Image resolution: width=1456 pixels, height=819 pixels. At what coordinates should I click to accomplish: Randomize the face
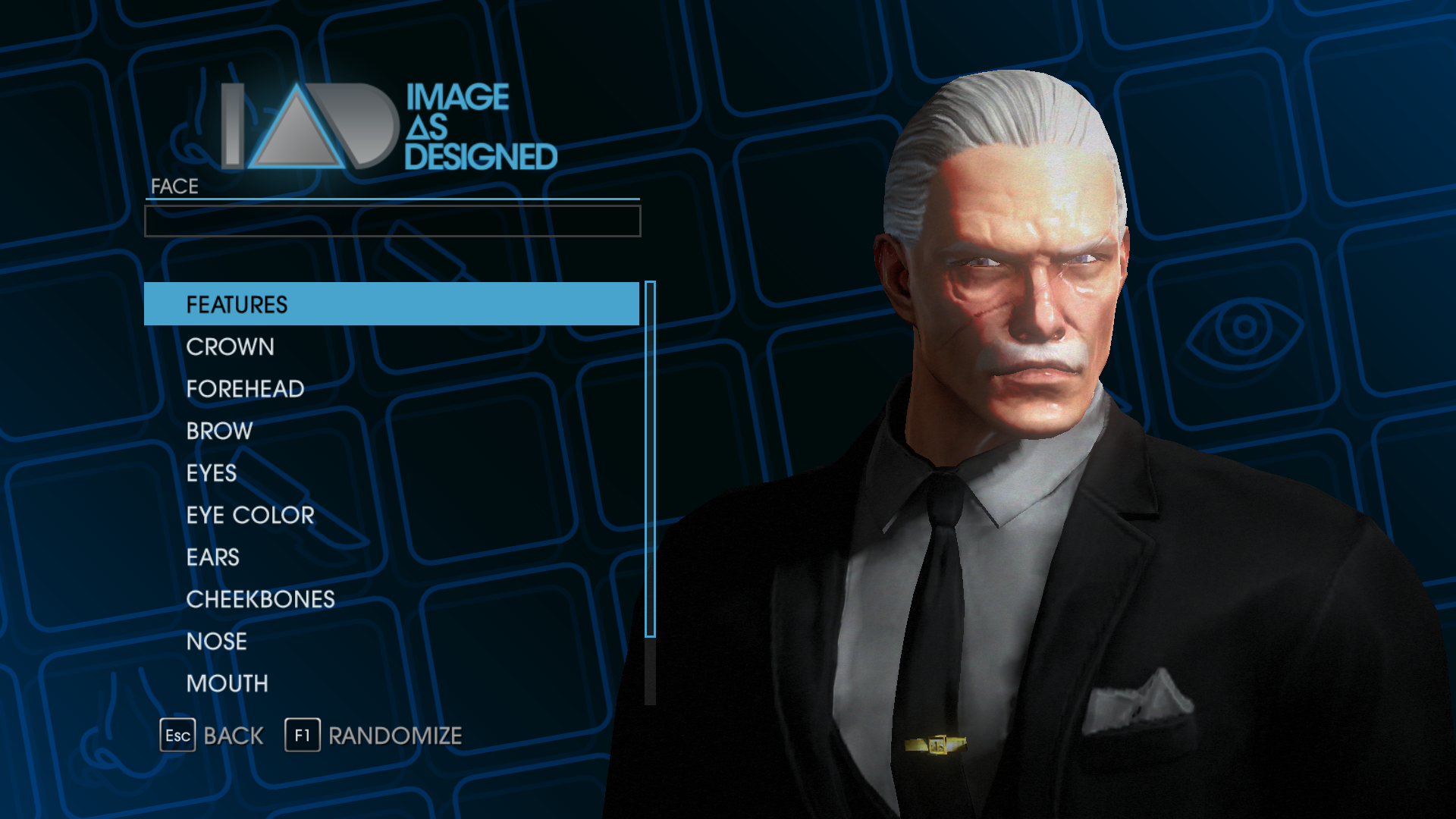pos(374,736)
